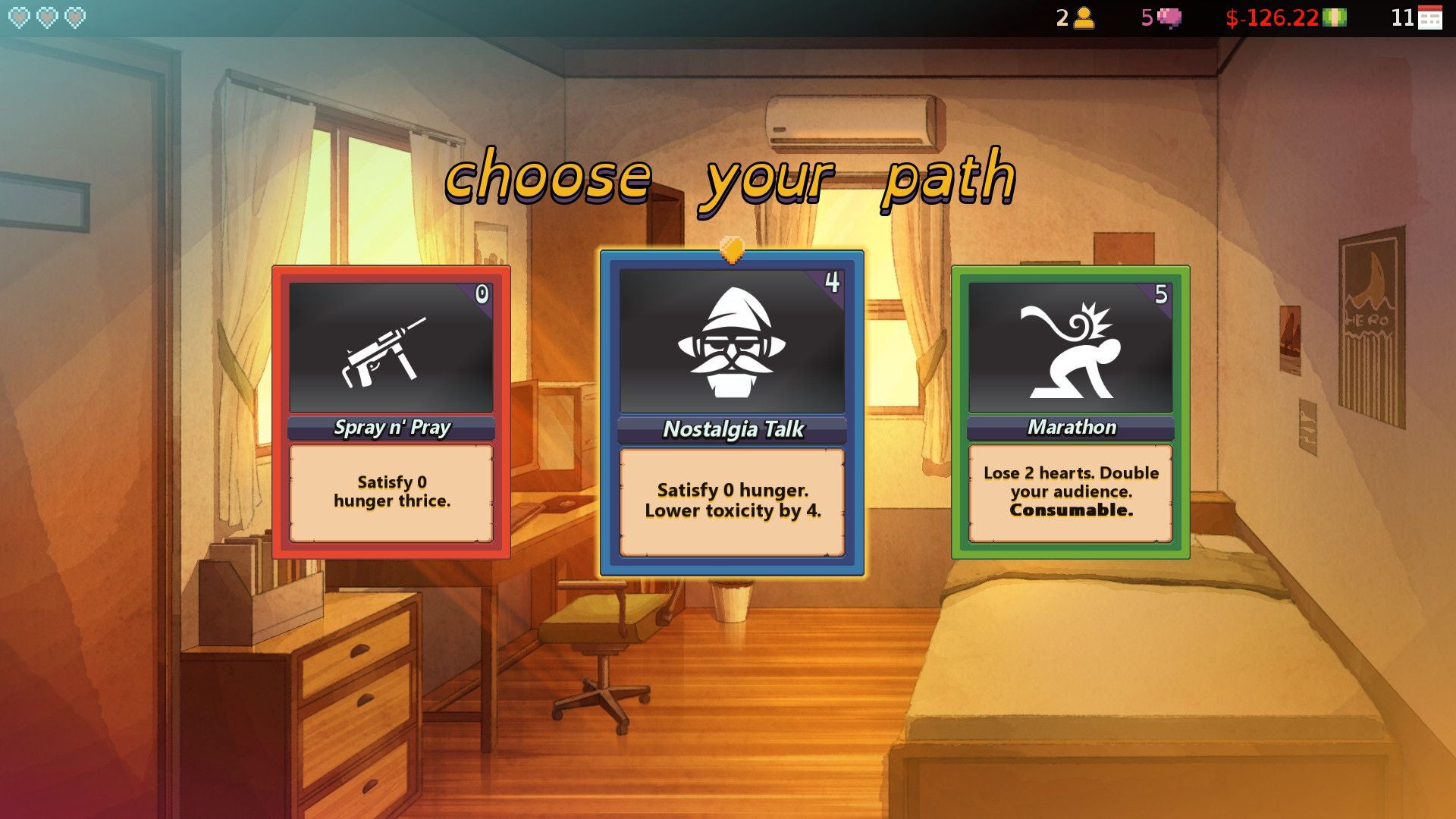Select the Nostalgia Talk card
The width and height of the screenshot is (1456, 819).
pos(730,409)
